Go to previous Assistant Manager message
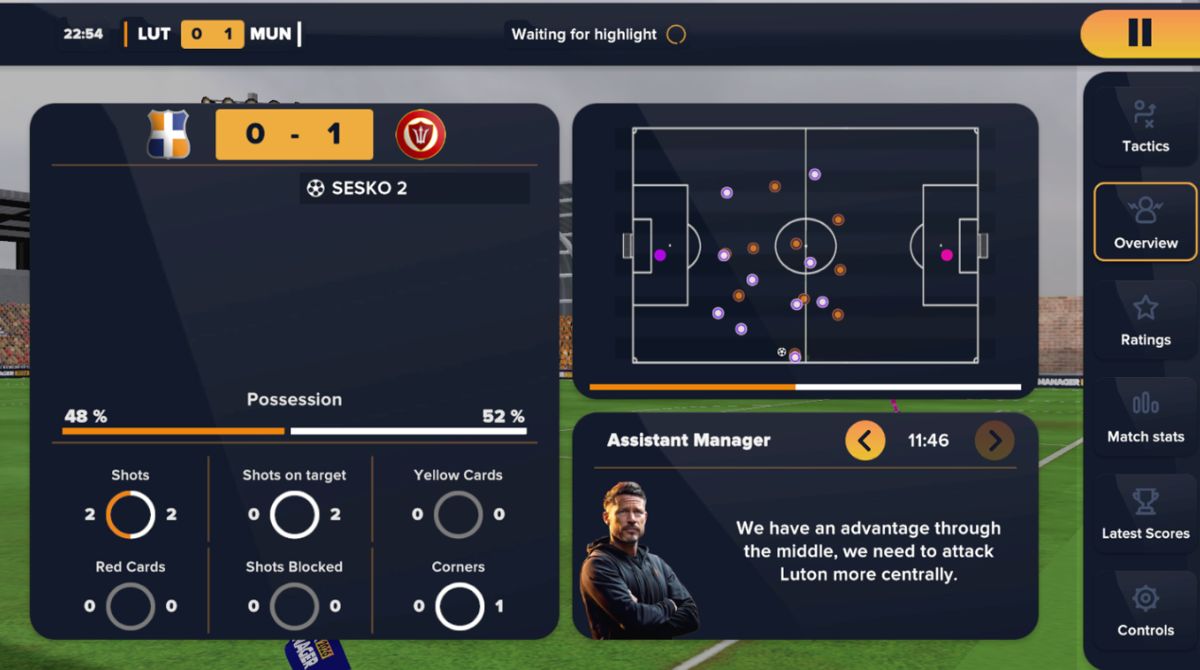 865,440
